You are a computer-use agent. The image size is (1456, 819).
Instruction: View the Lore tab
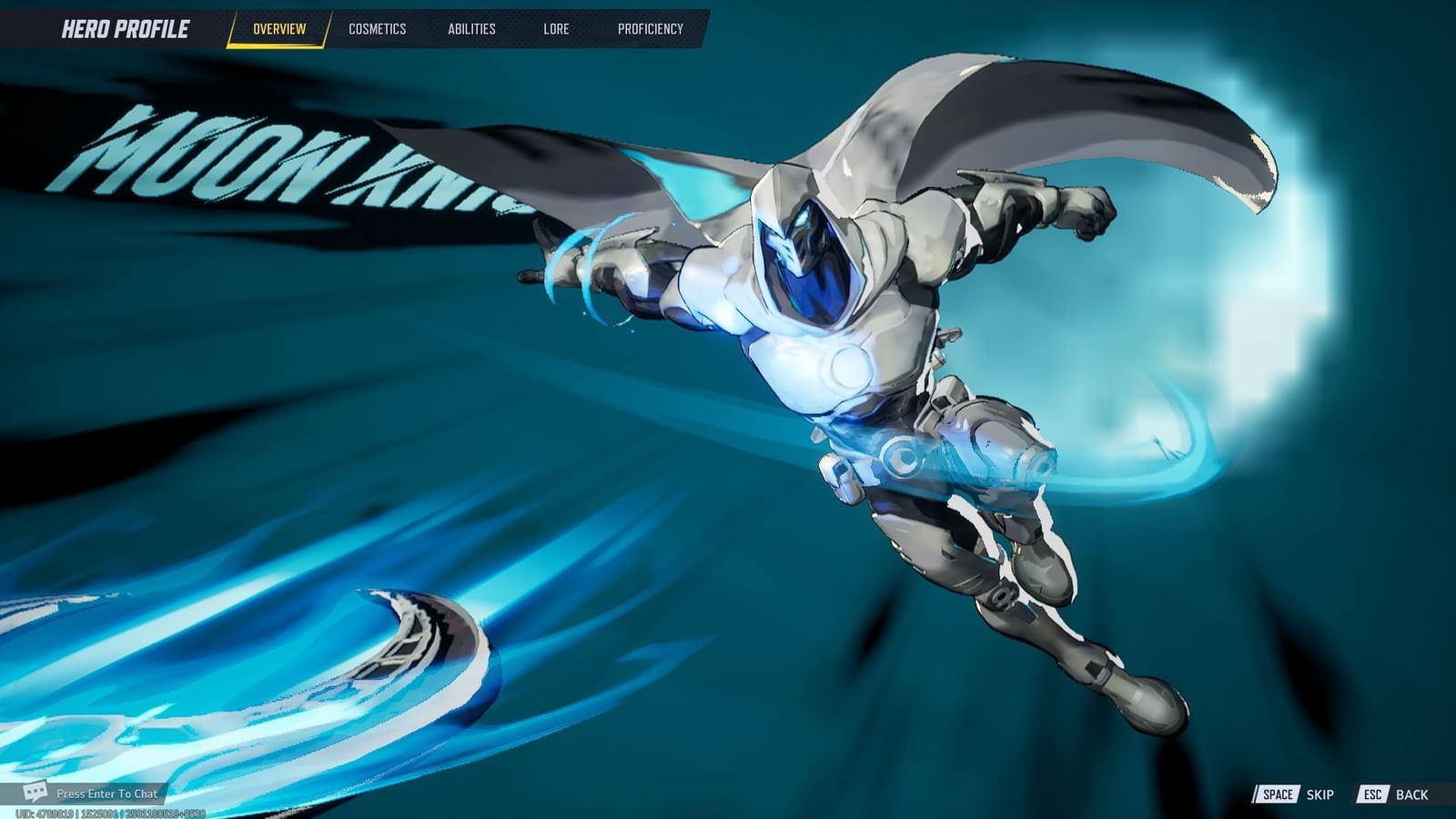pyautogui.click(x=556, y=28)
